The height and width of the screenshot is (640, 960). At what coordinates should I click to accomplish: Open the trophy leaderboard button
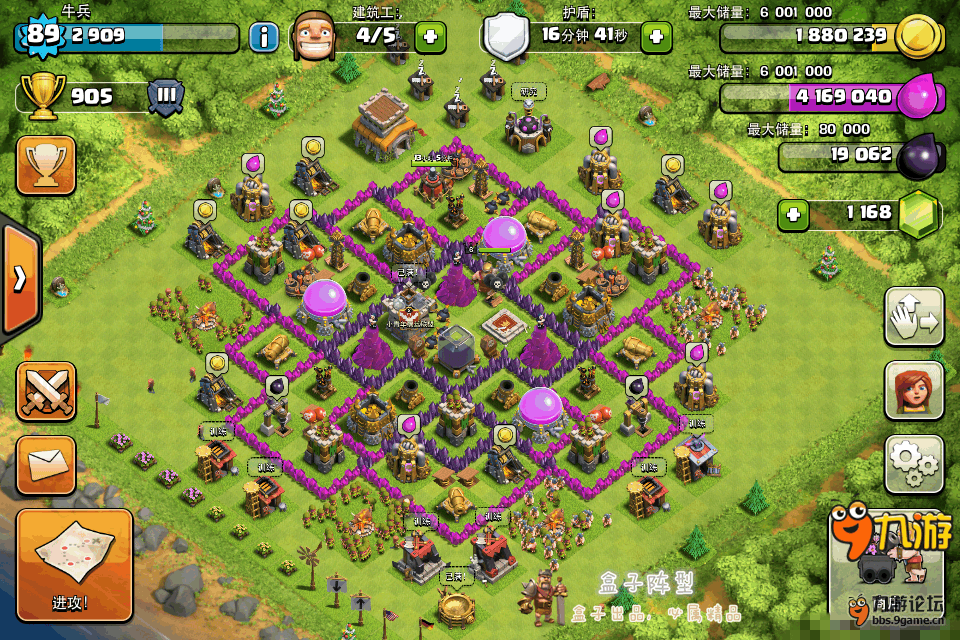coord(46,164)
